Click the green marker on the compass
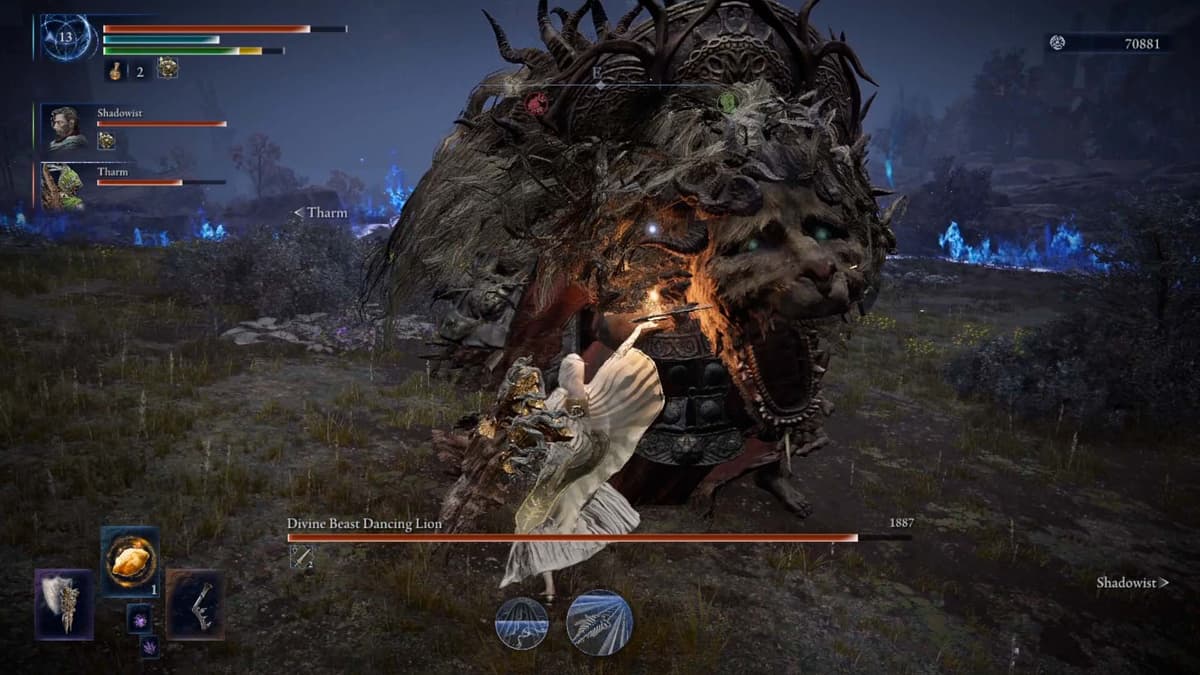1200x675 pixels. [728, 102]
